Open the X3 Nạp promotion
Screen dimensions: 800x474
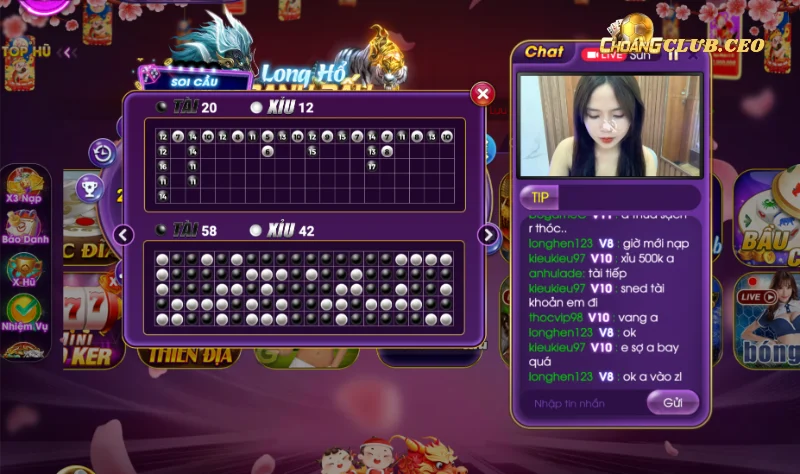[23, 186]
